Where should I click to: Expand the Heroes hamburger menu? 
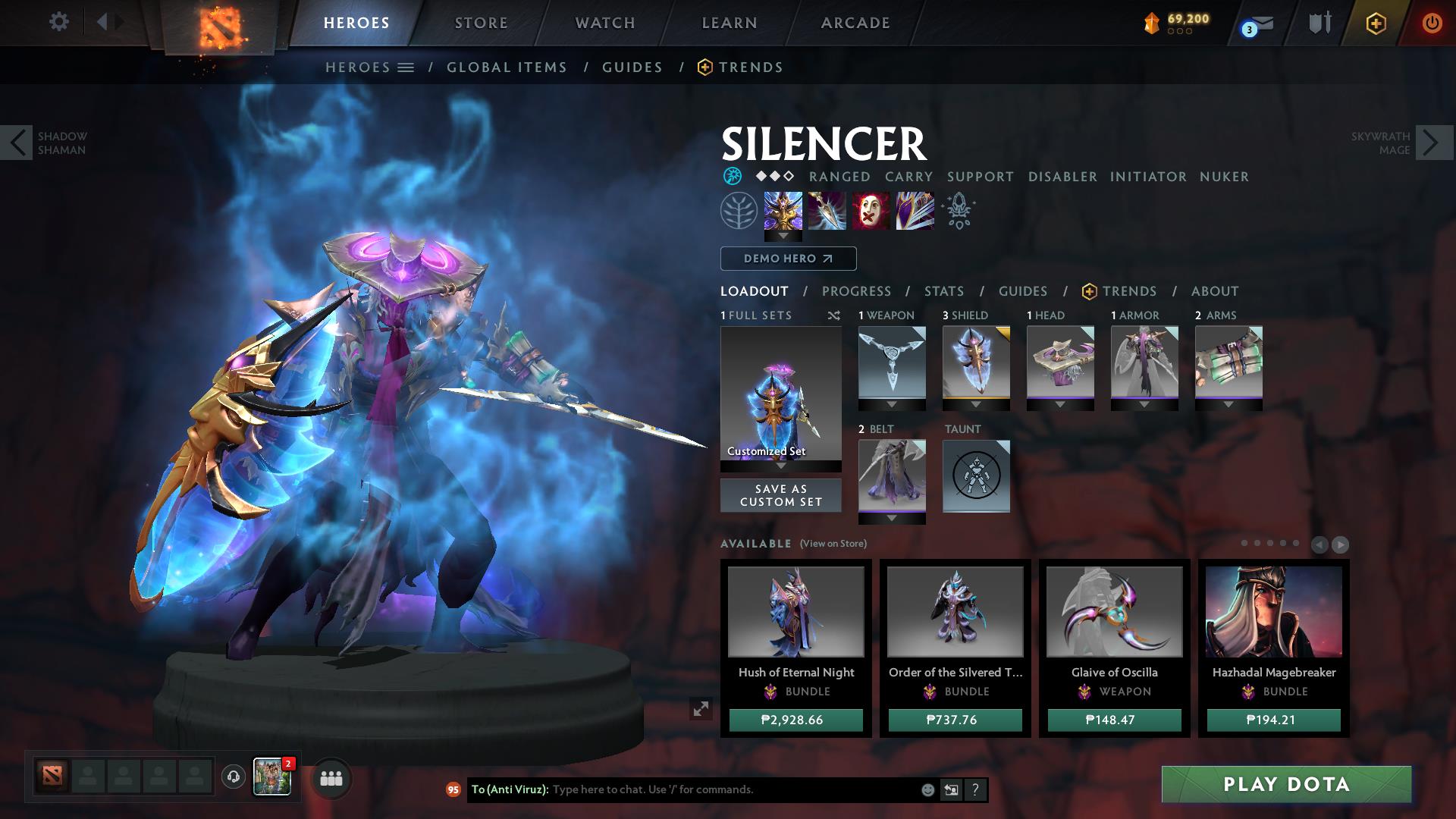pos(407,67)
